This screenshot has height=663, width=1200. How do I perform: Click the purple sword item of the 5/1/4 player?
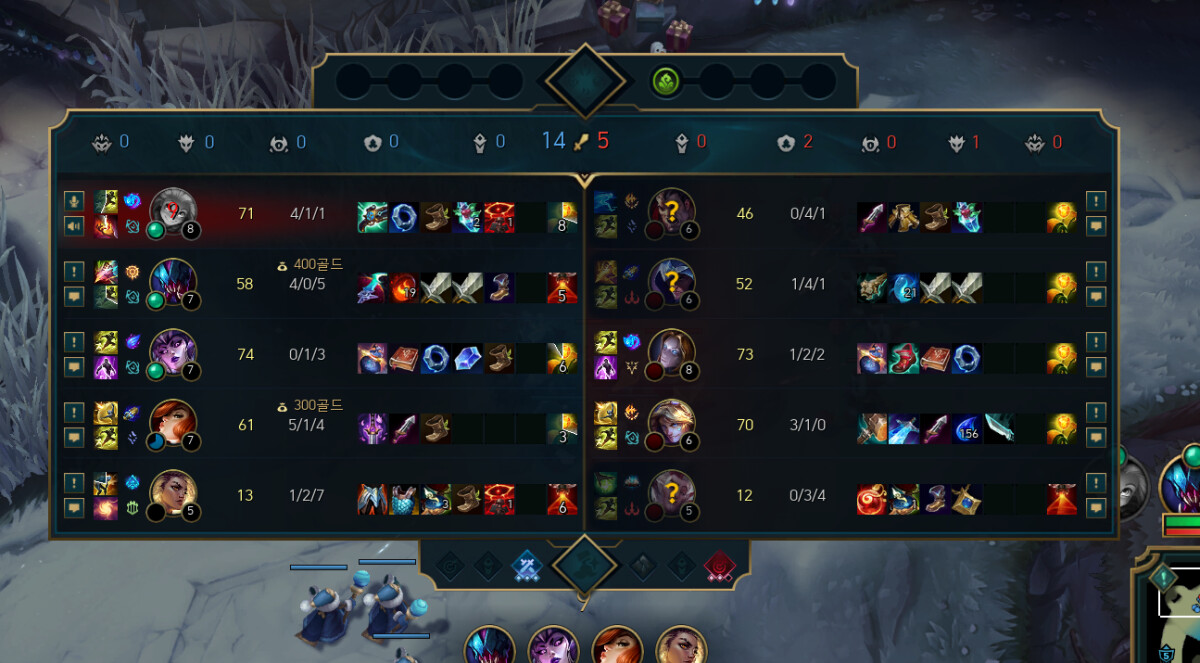click(x=404, y=428)
